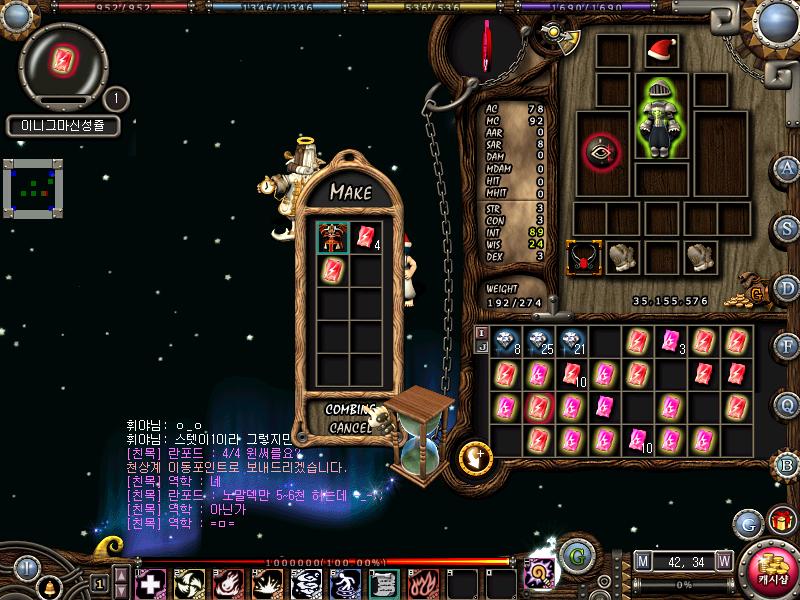Viewport: 800px width, 600px height.
Task: Select the armor item in the Make grid
Action: click(x=333, y=237)
